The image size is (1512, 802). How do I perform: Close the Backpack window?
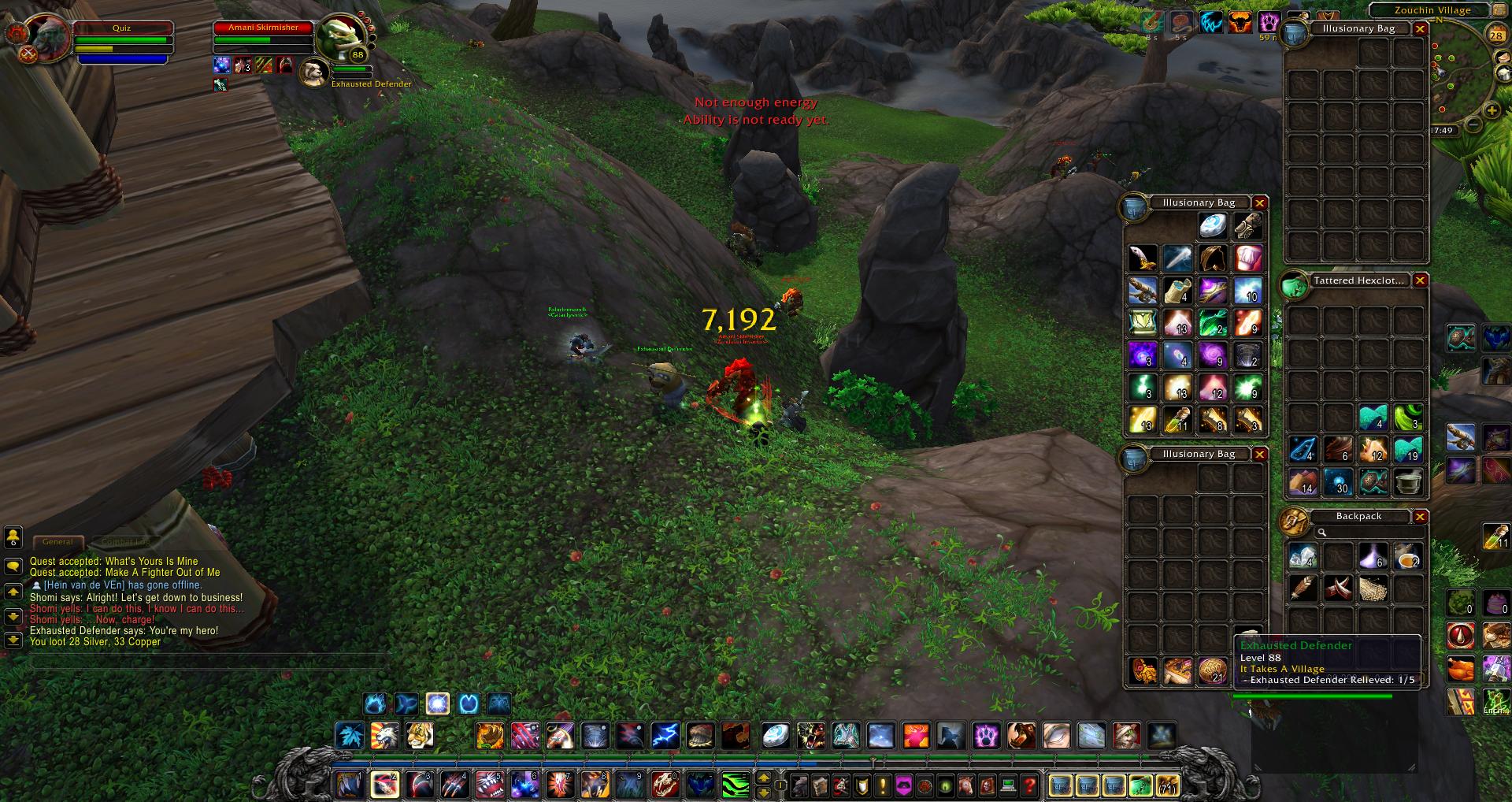click(x=1420, y=517)
